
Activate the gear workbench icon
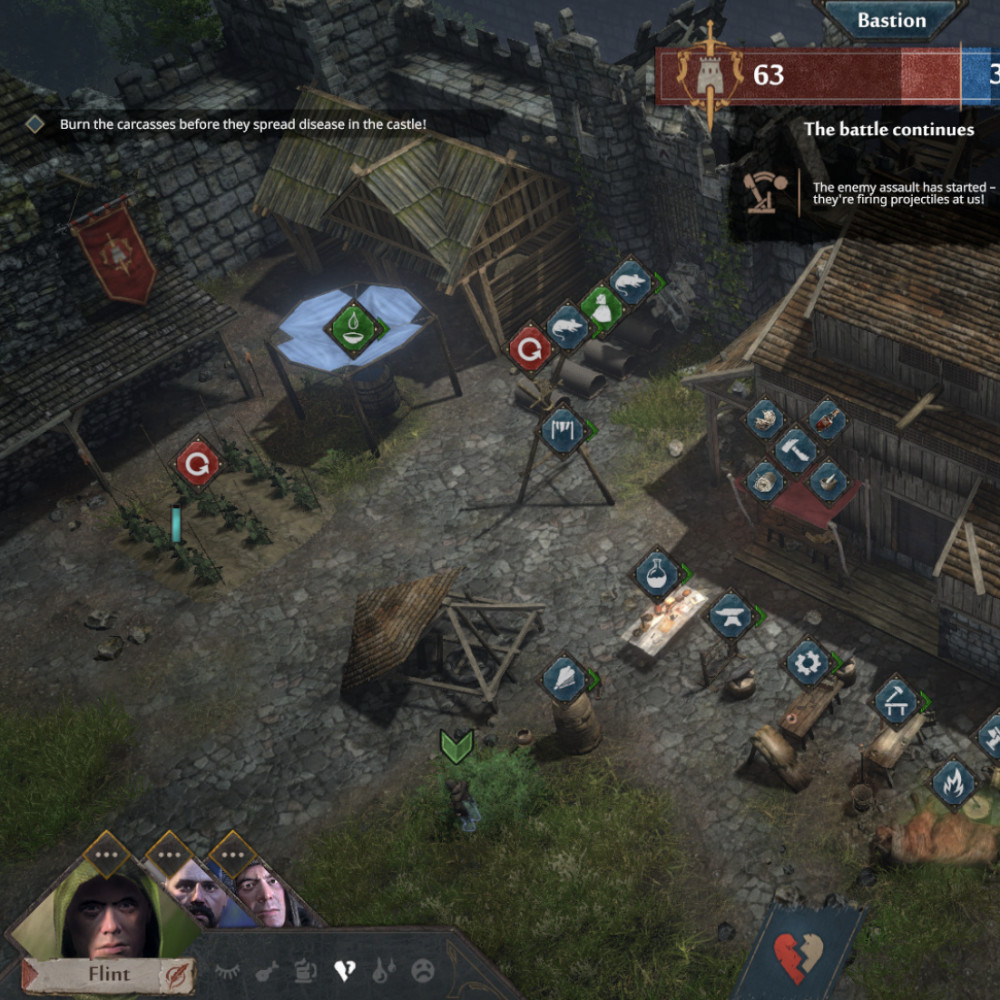click(x=808, y=662)
